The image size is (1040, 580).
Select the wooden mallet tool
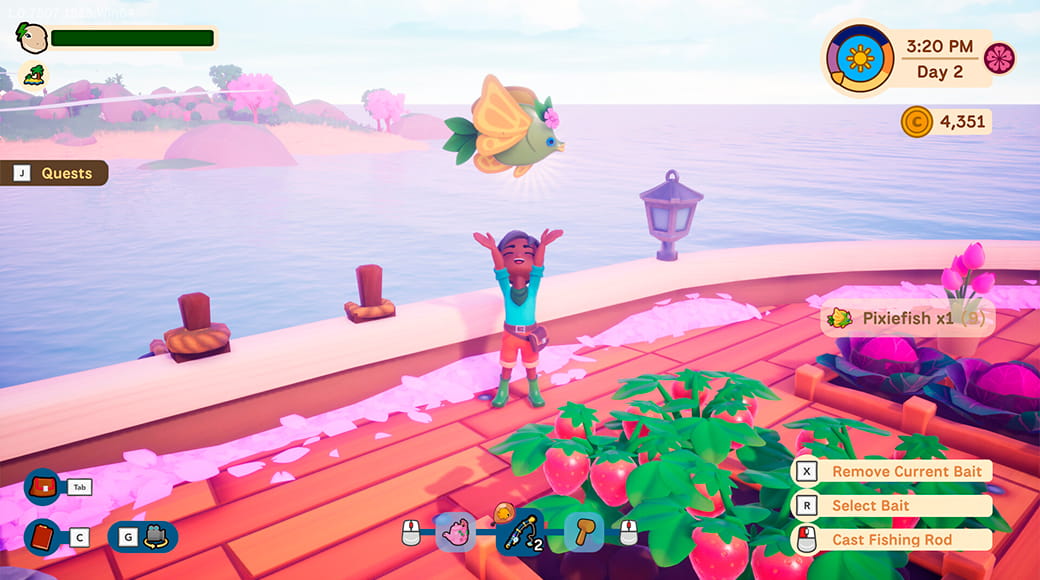[583, 532]
